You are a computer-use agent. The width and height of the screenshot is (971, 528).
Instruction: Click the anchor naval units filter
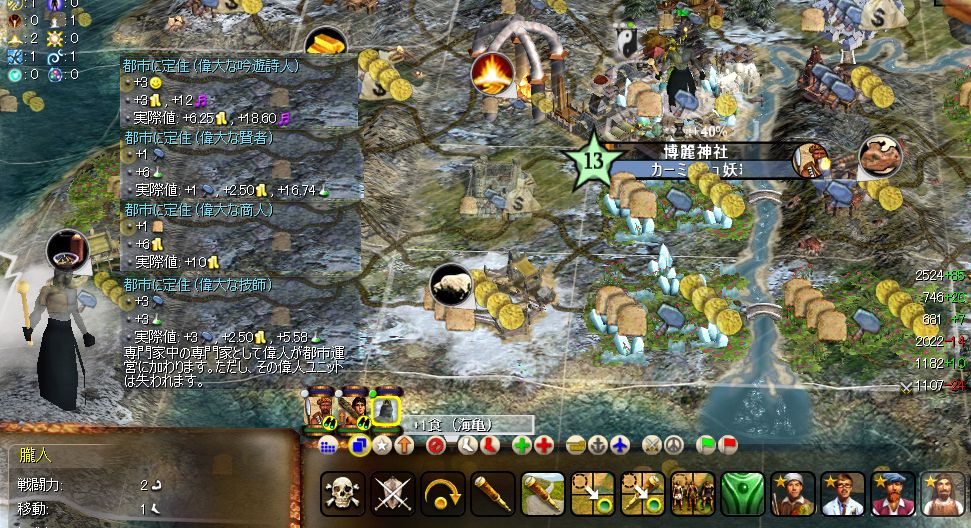point(599,445)
